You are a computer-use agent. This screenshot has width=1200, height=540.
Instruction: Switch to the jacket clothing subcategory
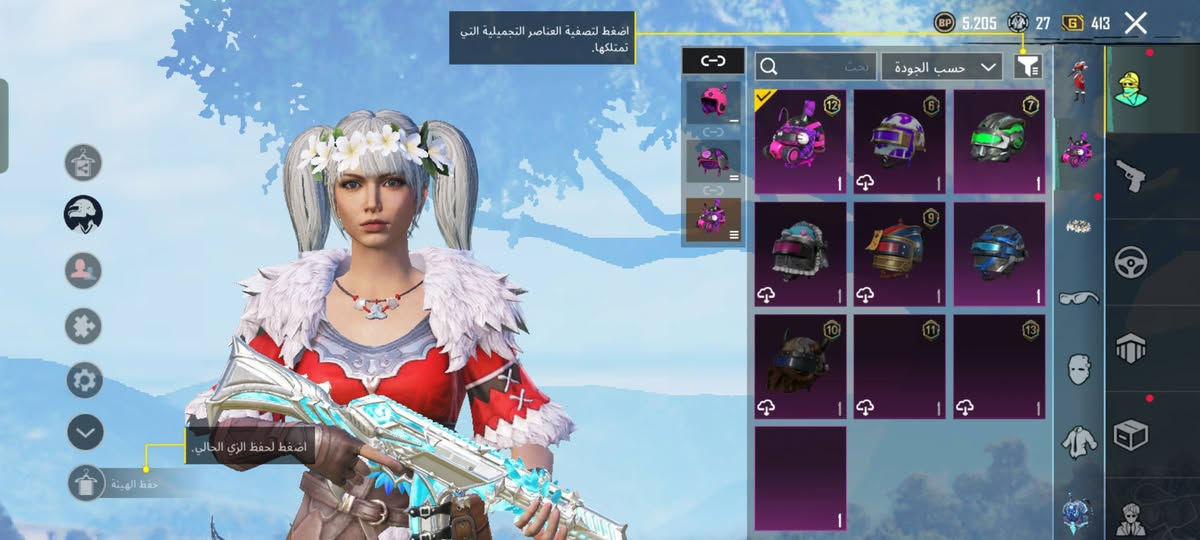1080,440
